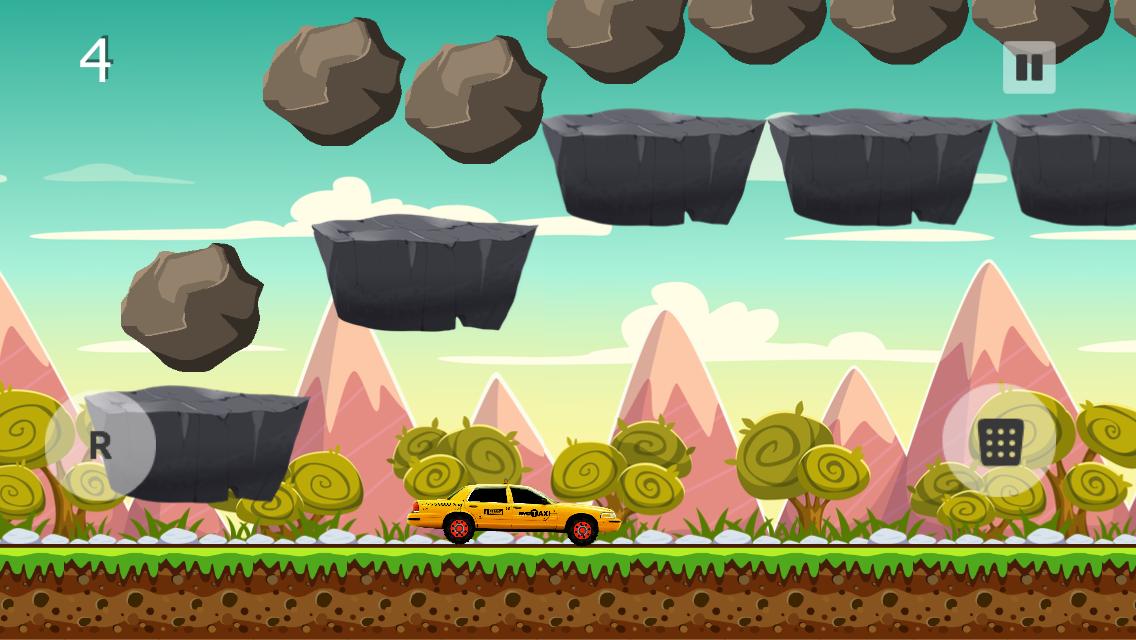This screenshot has height=640, width=1136.
Task: Pause the game with the pause button
Action: pos(1029,68)
